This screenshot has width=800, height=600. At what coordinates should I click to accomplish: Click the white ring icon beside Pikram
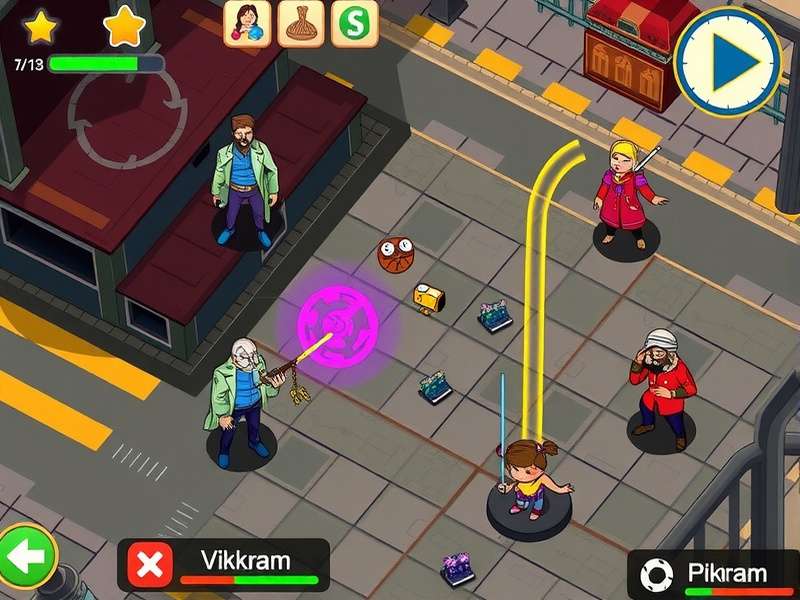coord(658,575)
